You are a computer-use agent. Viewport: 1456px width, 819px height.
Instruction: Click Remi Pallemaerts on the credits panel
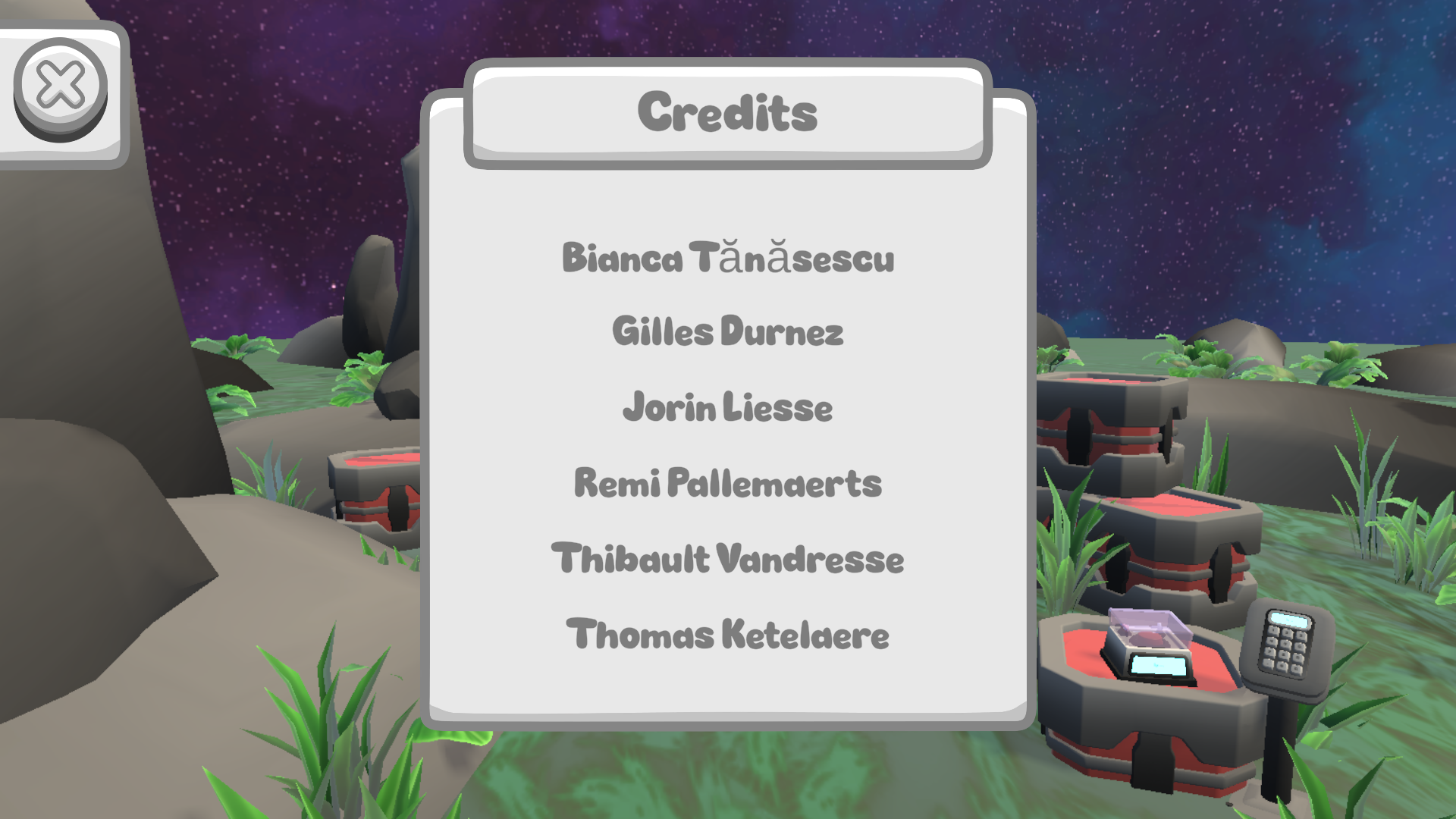728,482
